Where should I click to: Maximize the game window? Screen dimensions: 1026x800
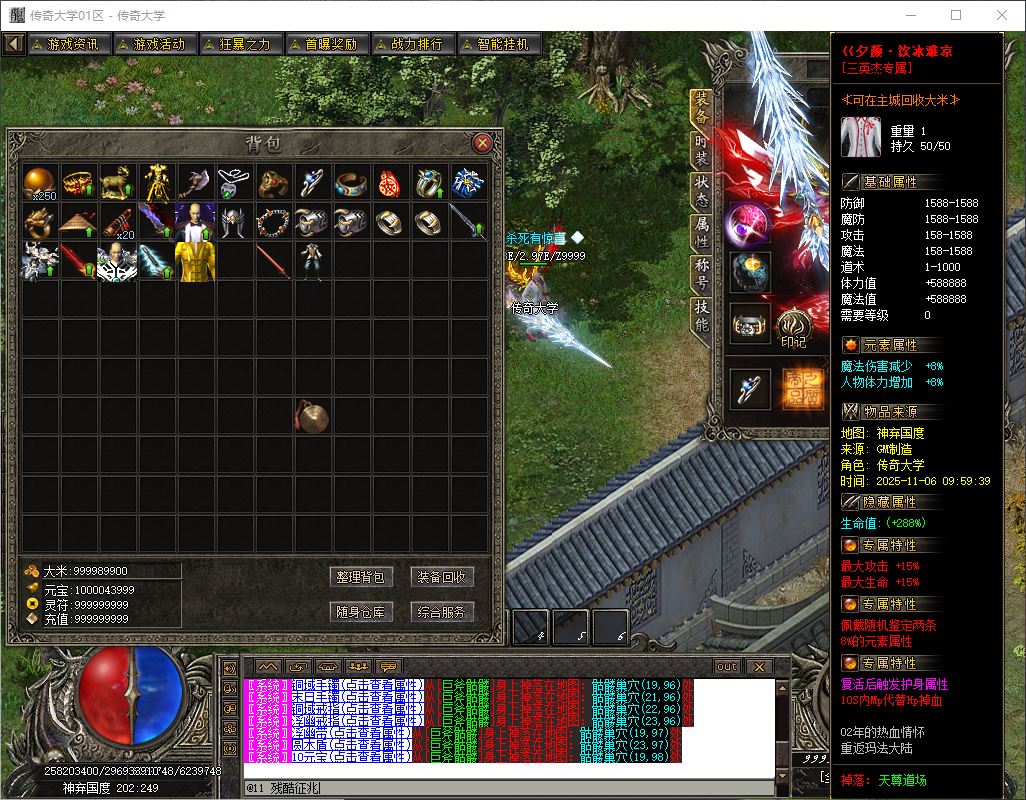(x=956, y=15)
